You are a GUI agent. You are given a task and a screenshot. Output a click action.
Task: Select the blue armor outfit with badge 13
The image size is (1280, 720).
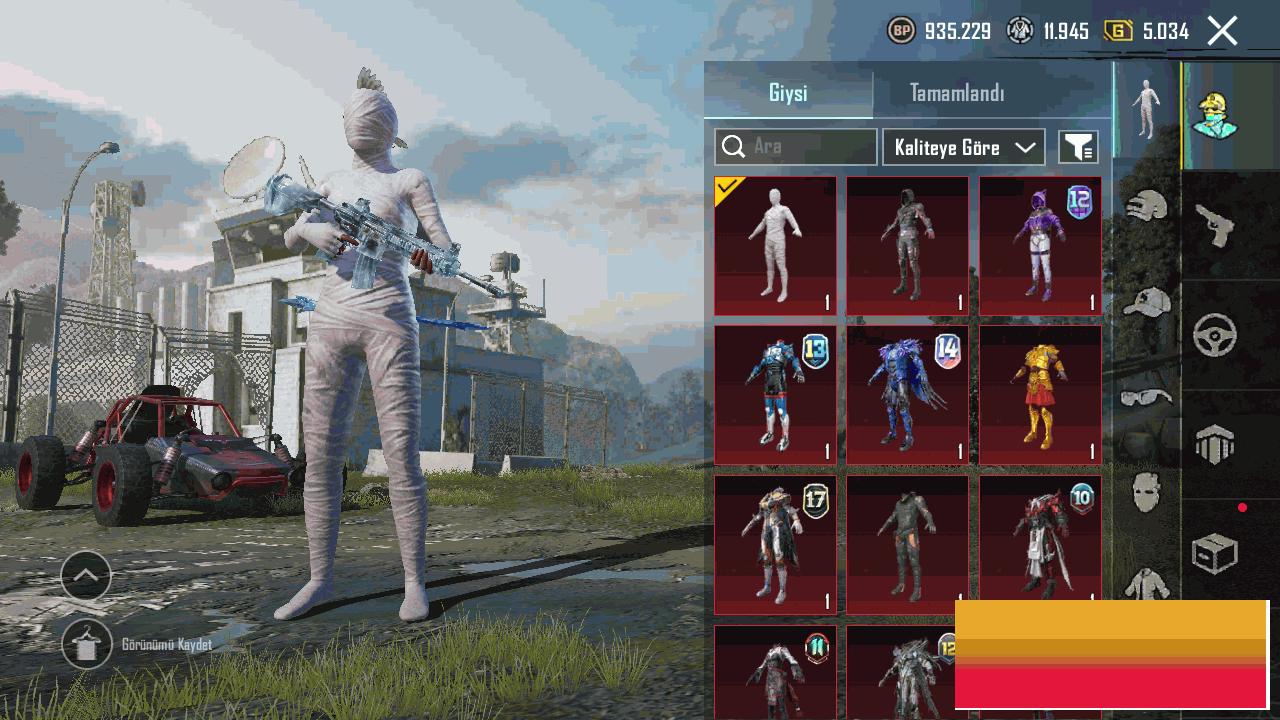pyautogui.click(x=775, y=394)
